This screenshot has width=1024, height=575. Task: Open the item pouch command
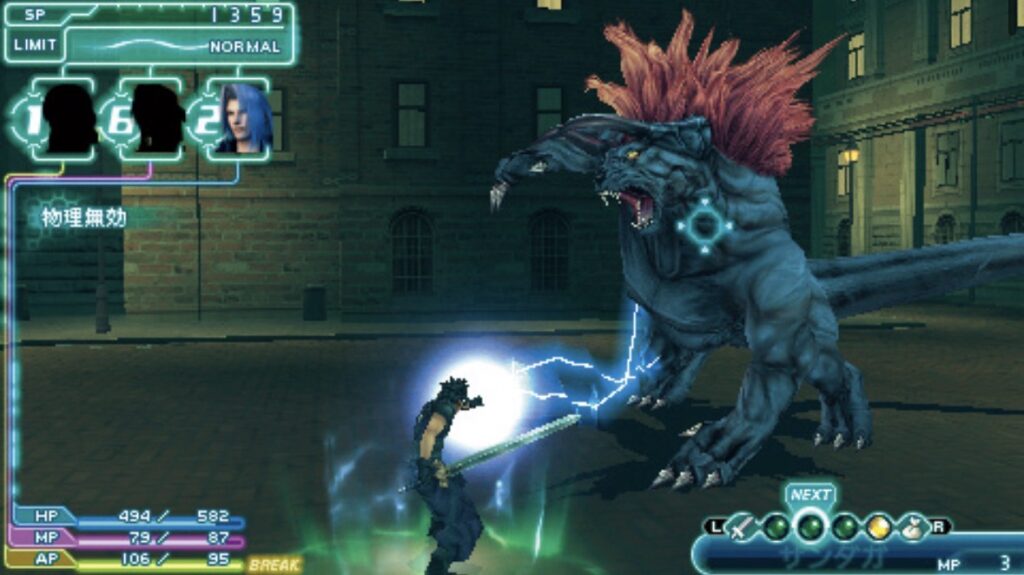[x=911, y=526]
